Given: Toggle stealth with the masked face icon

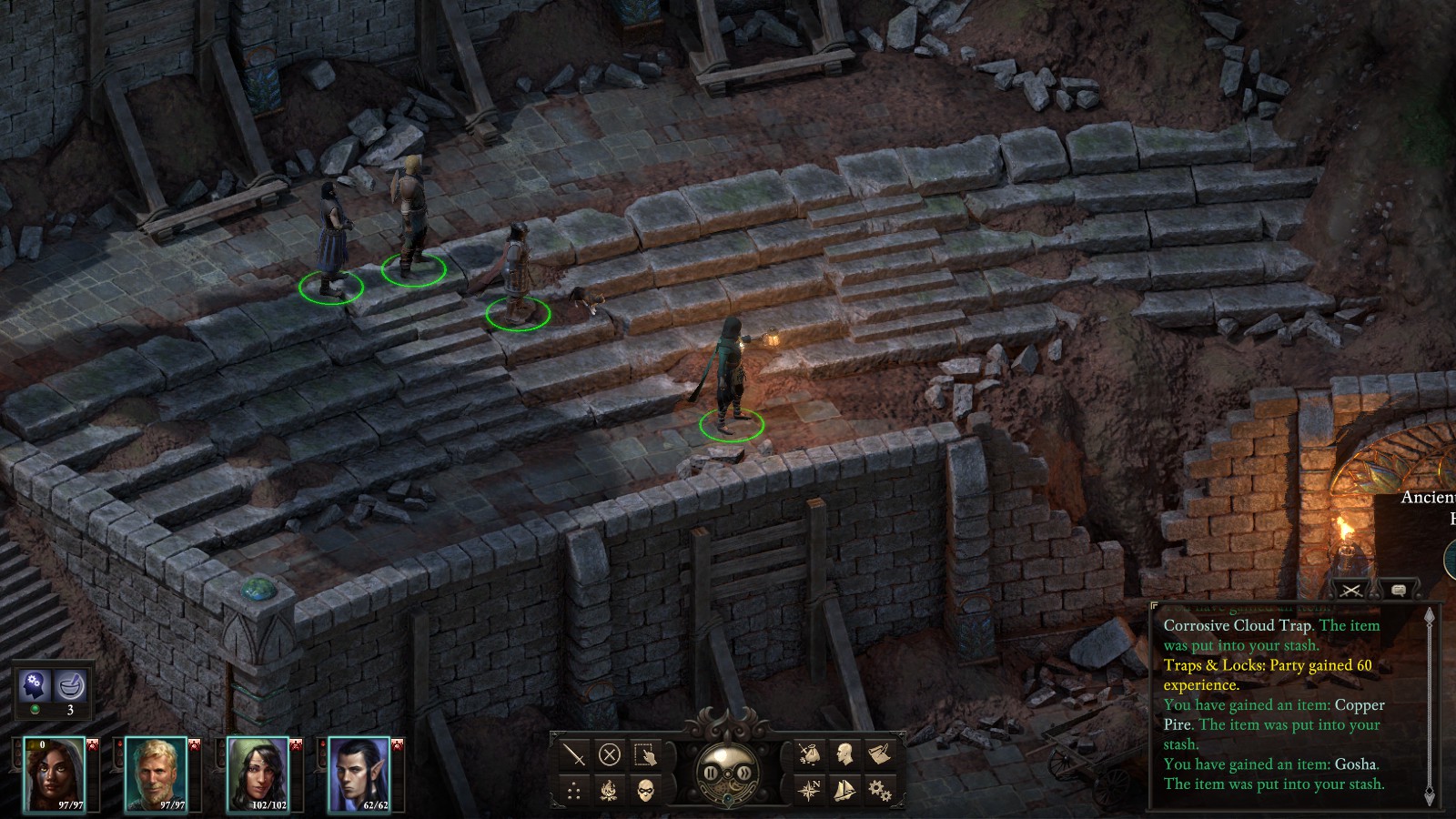Looking at the screenshot, I should [x=645, y=790].
